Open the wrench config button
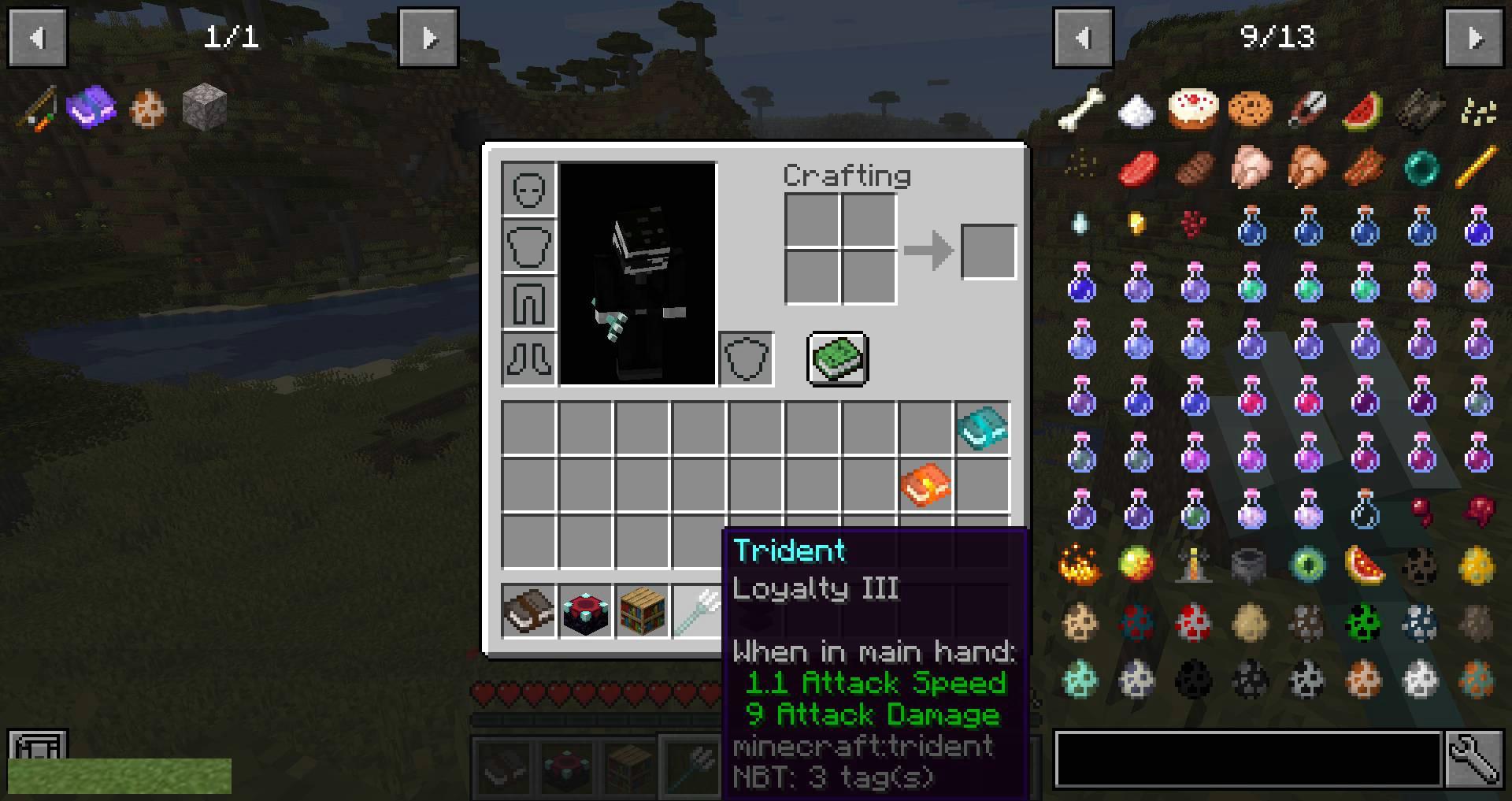The width and height of the screenshot is (1512, 801). pos(1474,759)
